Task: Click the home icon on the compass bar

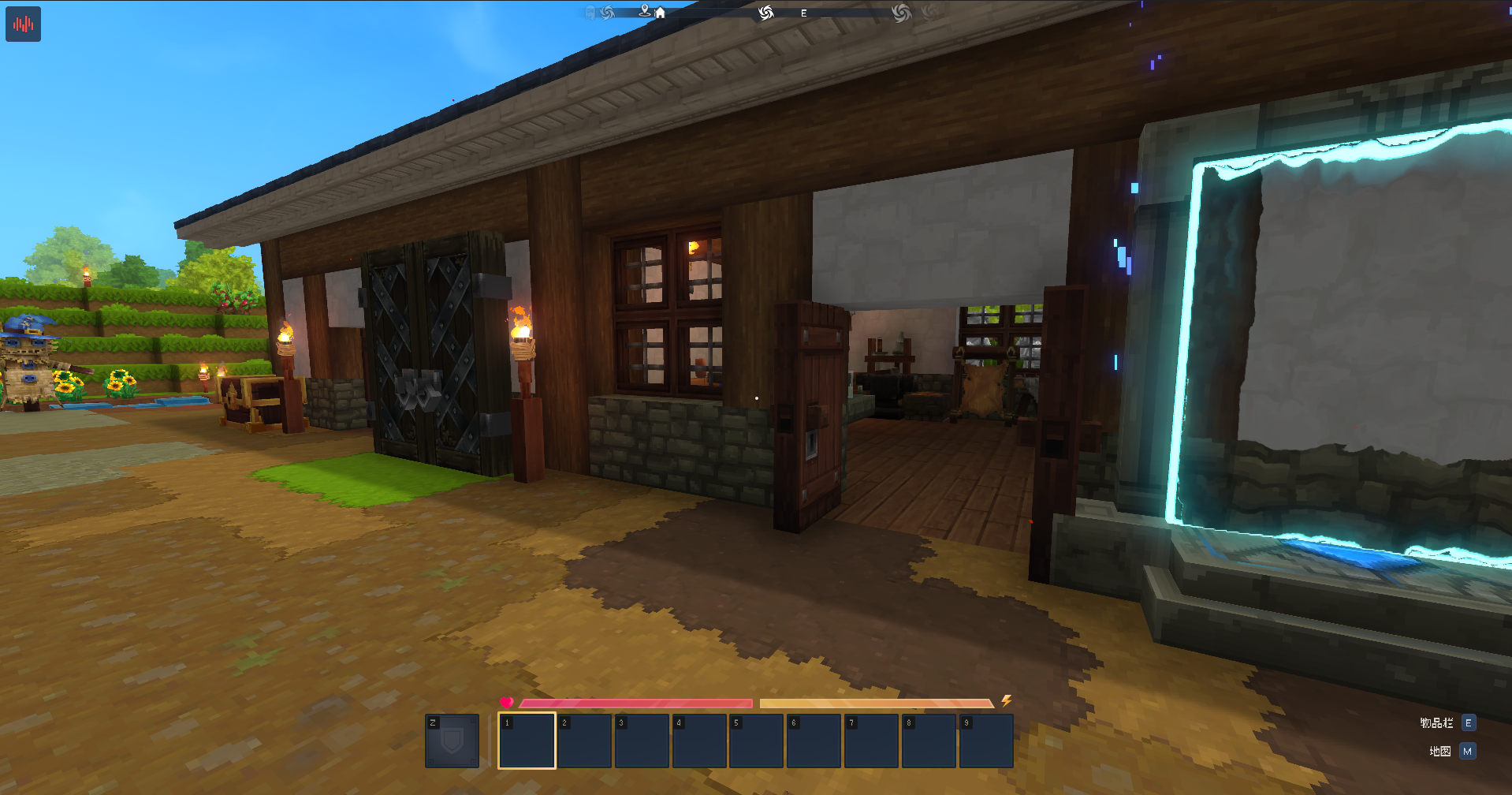Action: point(660,13)
